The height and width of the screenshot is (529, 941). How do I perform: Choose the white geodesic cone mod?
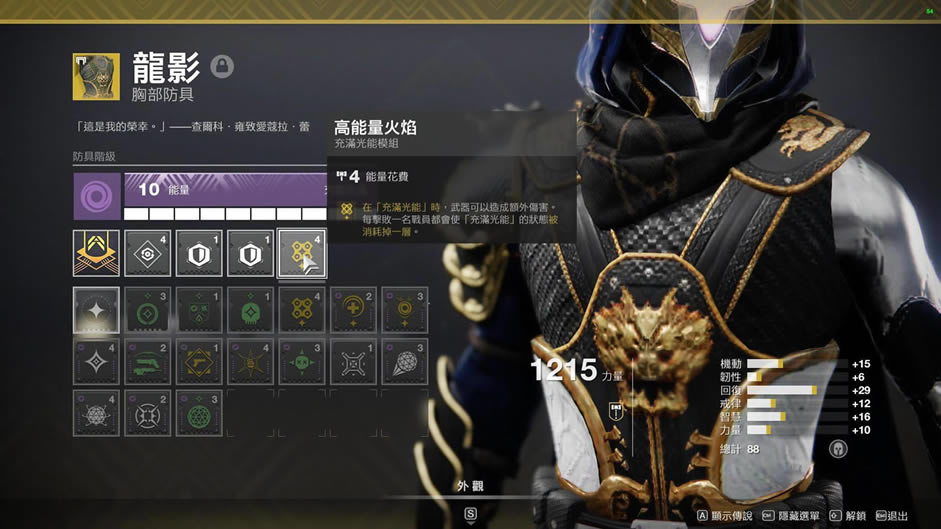[404, 362]
